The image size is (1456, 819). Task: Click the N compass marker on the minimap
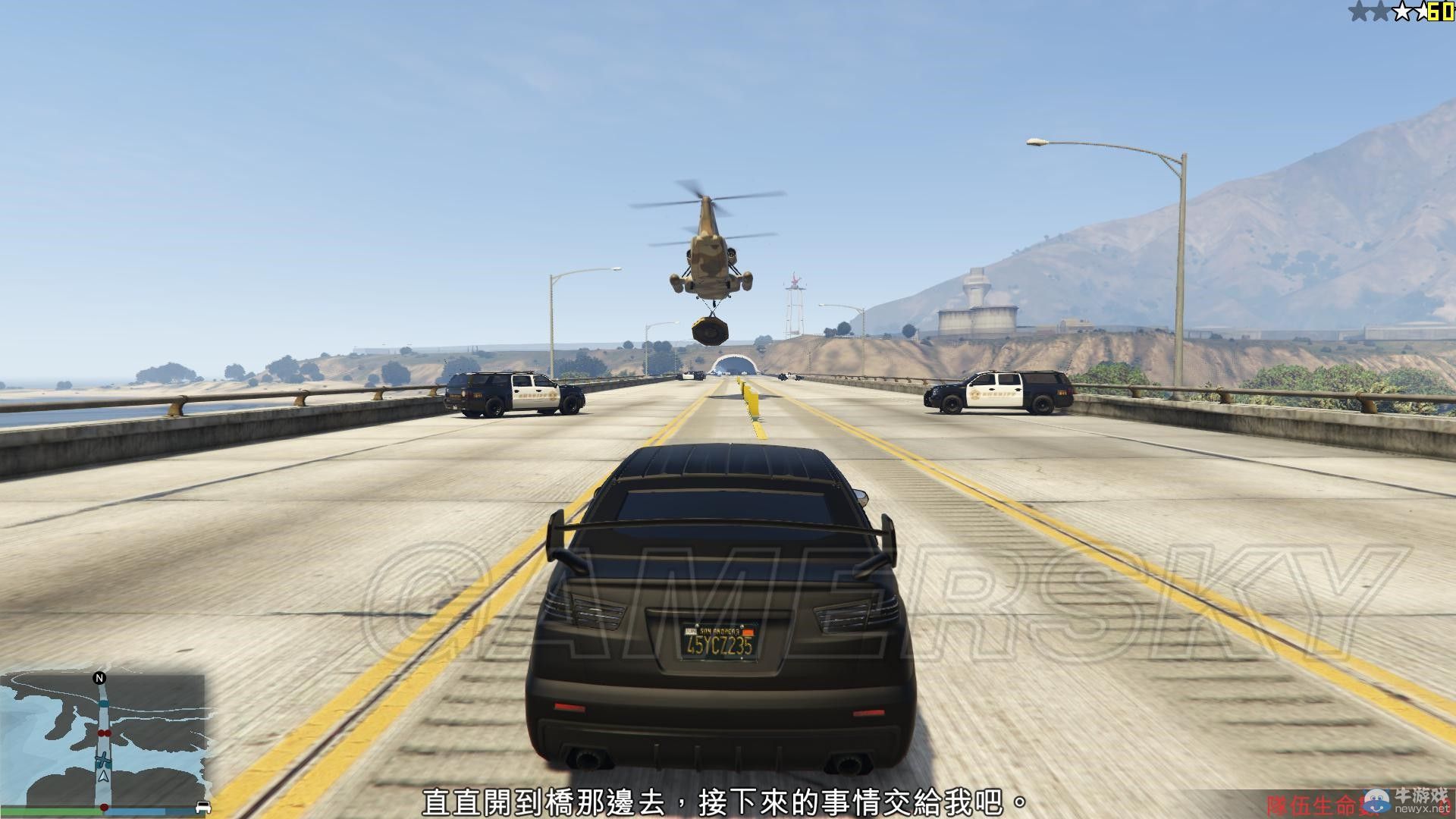click(99, 678)
